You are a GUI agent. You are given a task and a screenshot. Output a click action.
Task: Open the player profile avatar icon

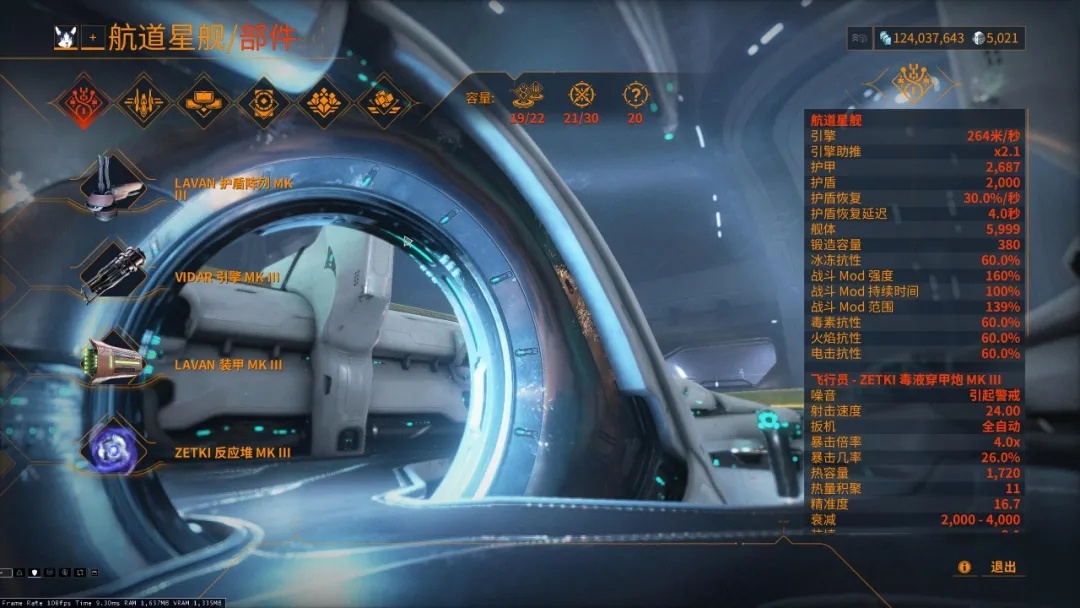pos(67,38)
